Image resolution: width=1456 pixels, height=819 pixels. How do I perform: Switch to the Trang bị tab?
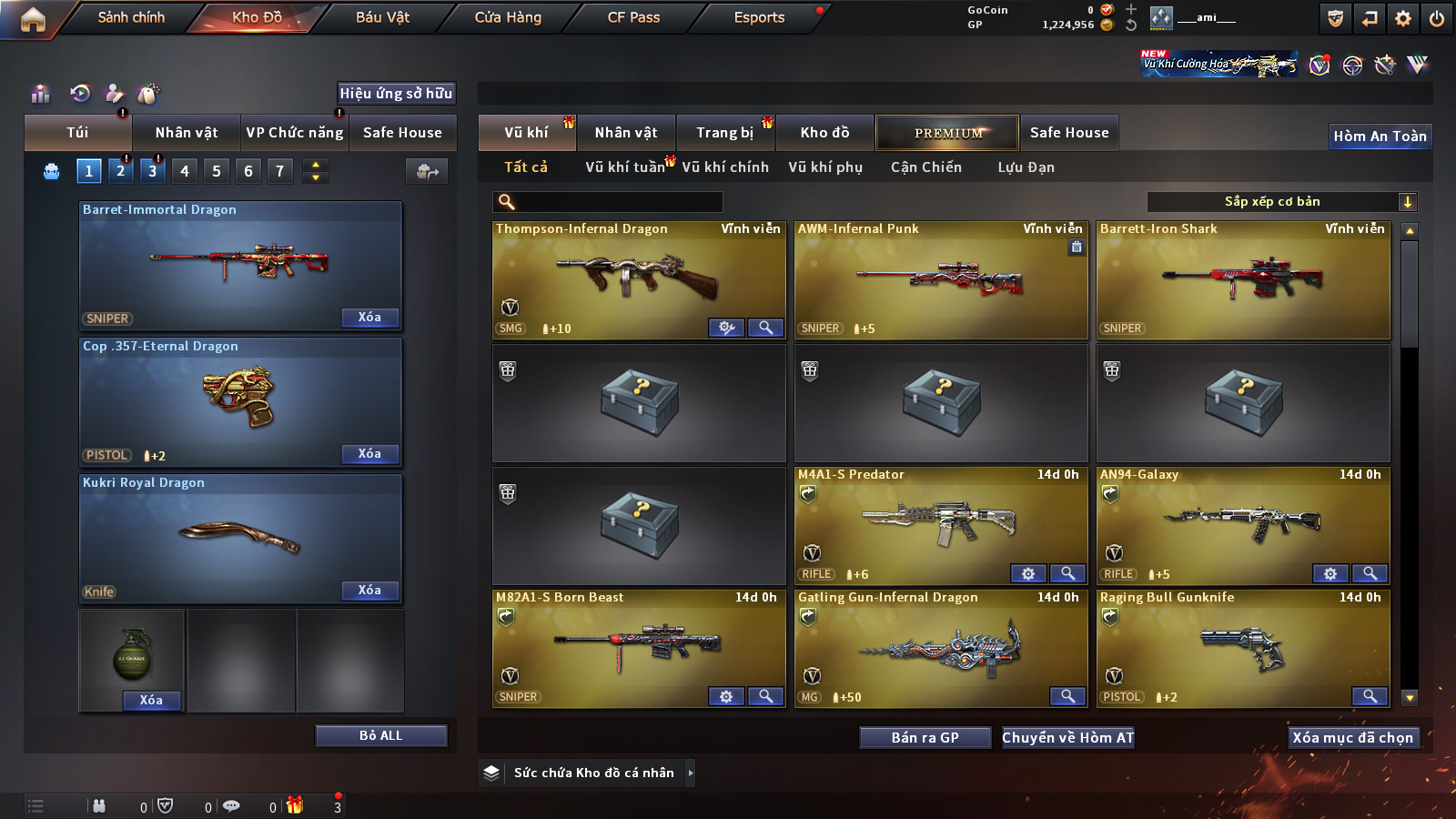pos(724,133)
